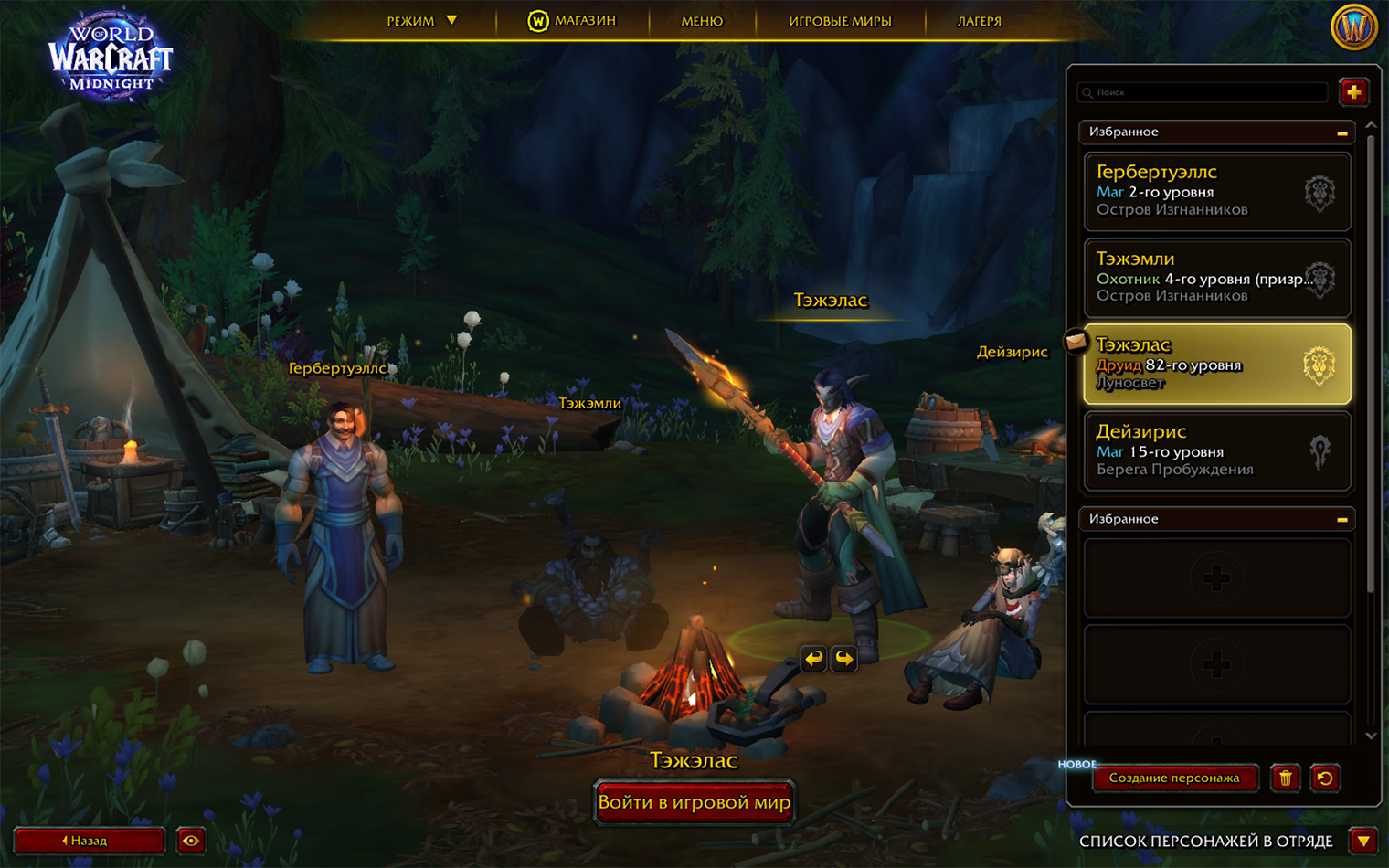
Task: Open the Лагеря menu
Action: tap(979, 21)
